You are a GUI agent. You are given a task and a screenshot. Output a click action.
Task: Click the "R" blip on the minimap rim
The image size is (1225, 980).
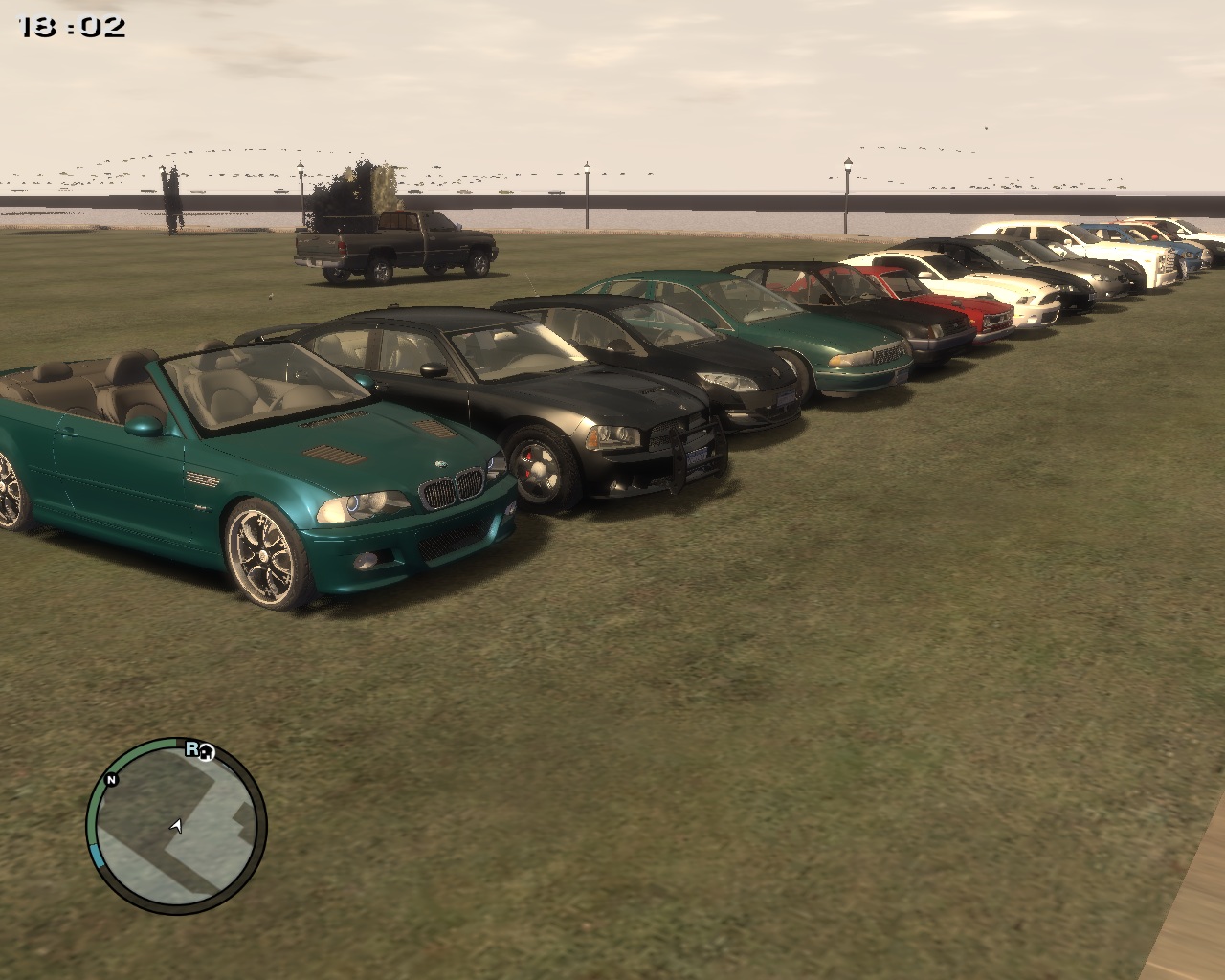pyautogui.click(x=192, y=748)
